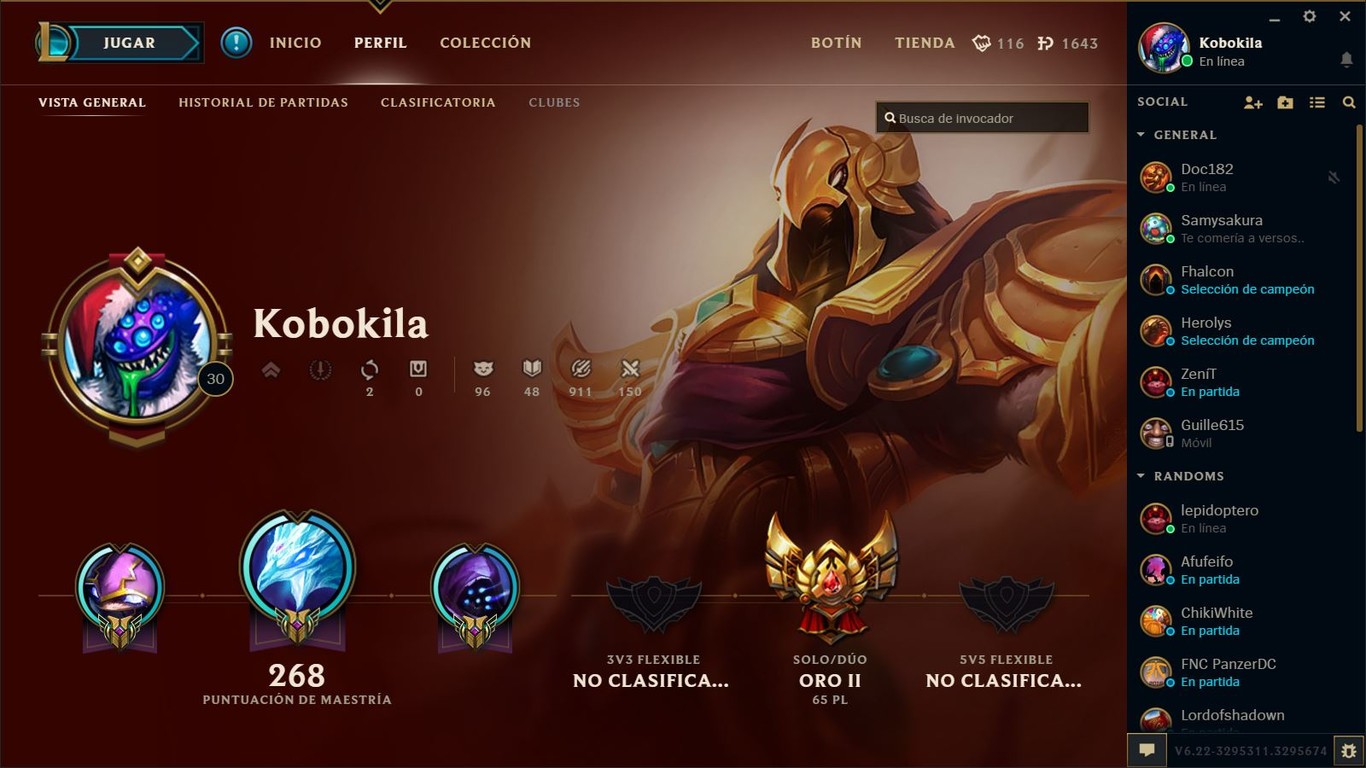Click the Busca de invocador search field
The image size is (1366, 768).
click(x=981, y=117)
